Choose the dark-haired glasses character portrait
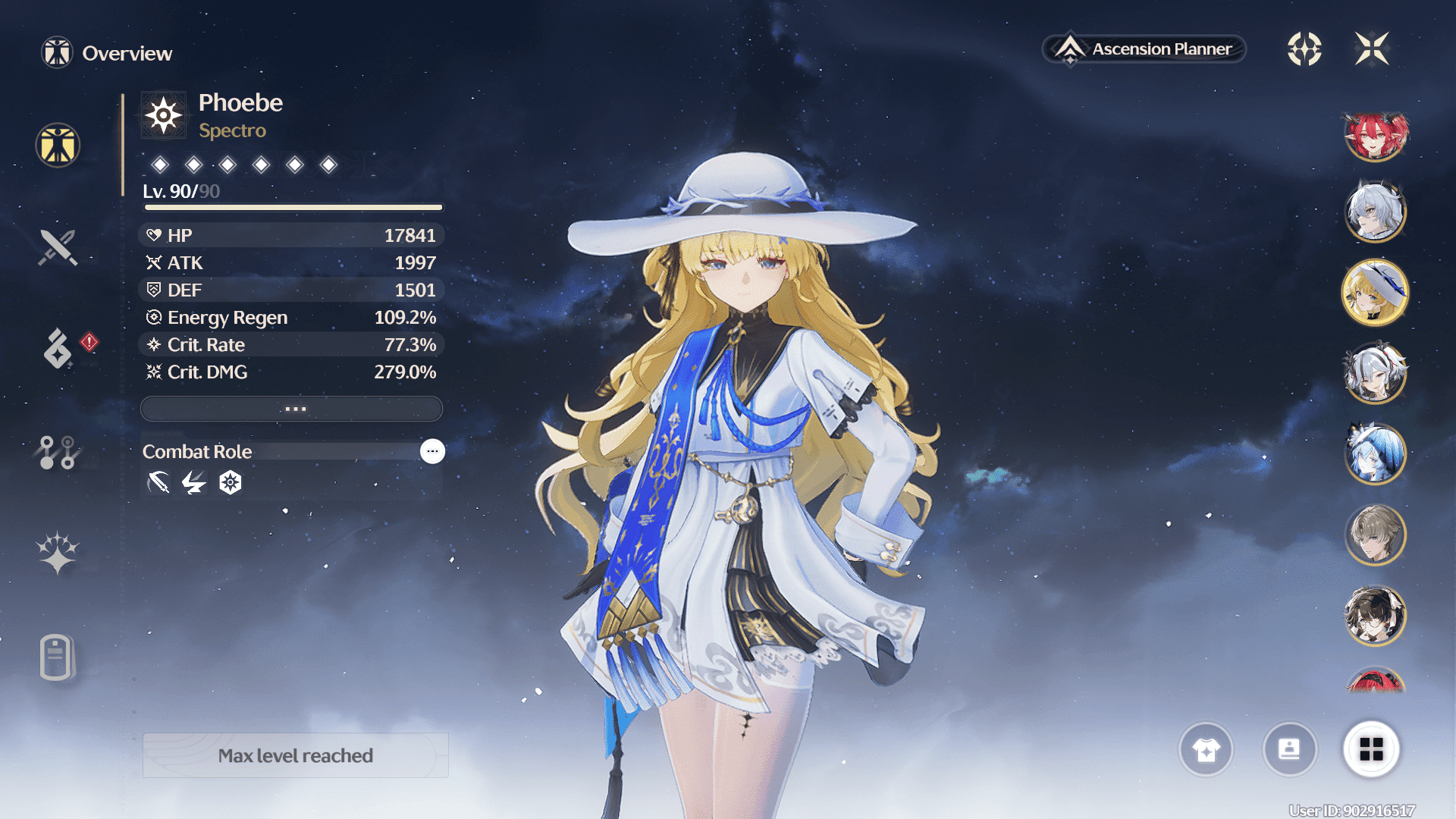The width and height of the screenshot is (1456, 819). (1375, 615)
